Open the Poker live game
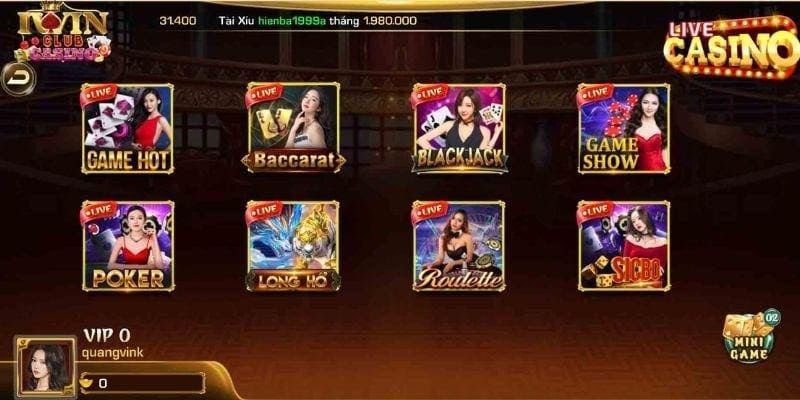 pyautogui.click(x=127, y=246)
